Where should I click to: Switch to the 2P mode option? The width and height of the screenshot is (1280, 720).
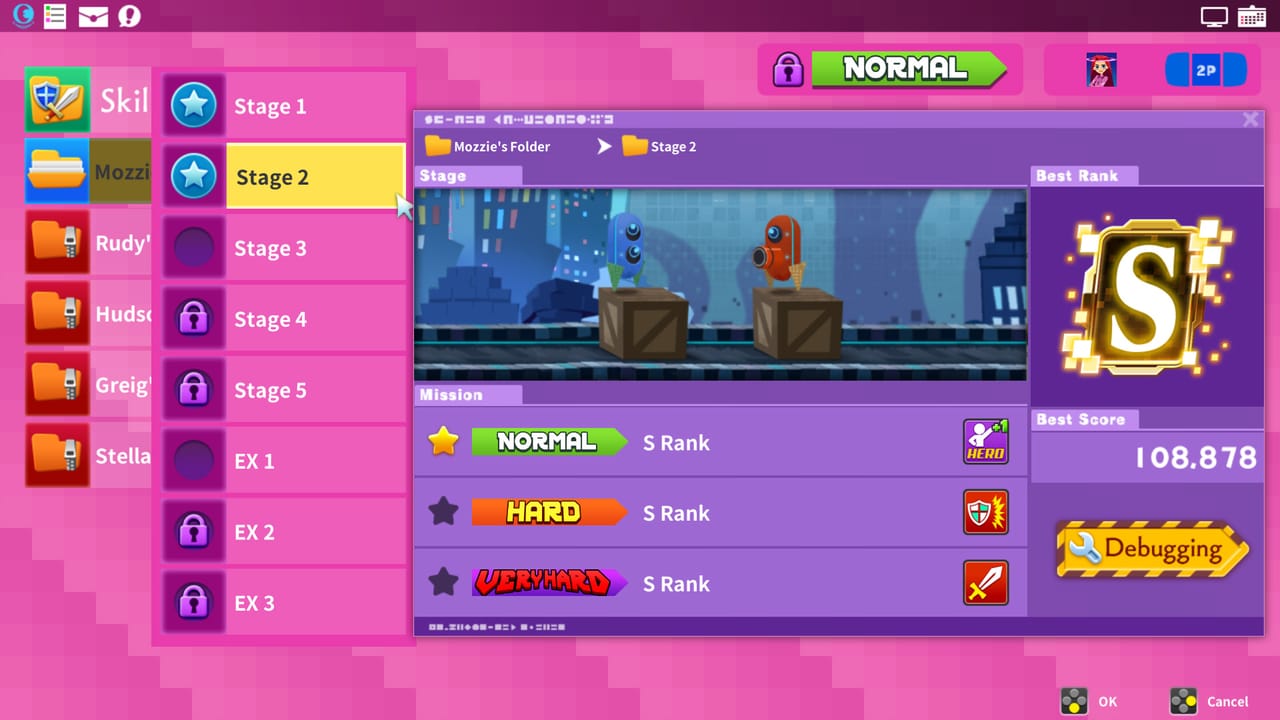(1206, 69)
